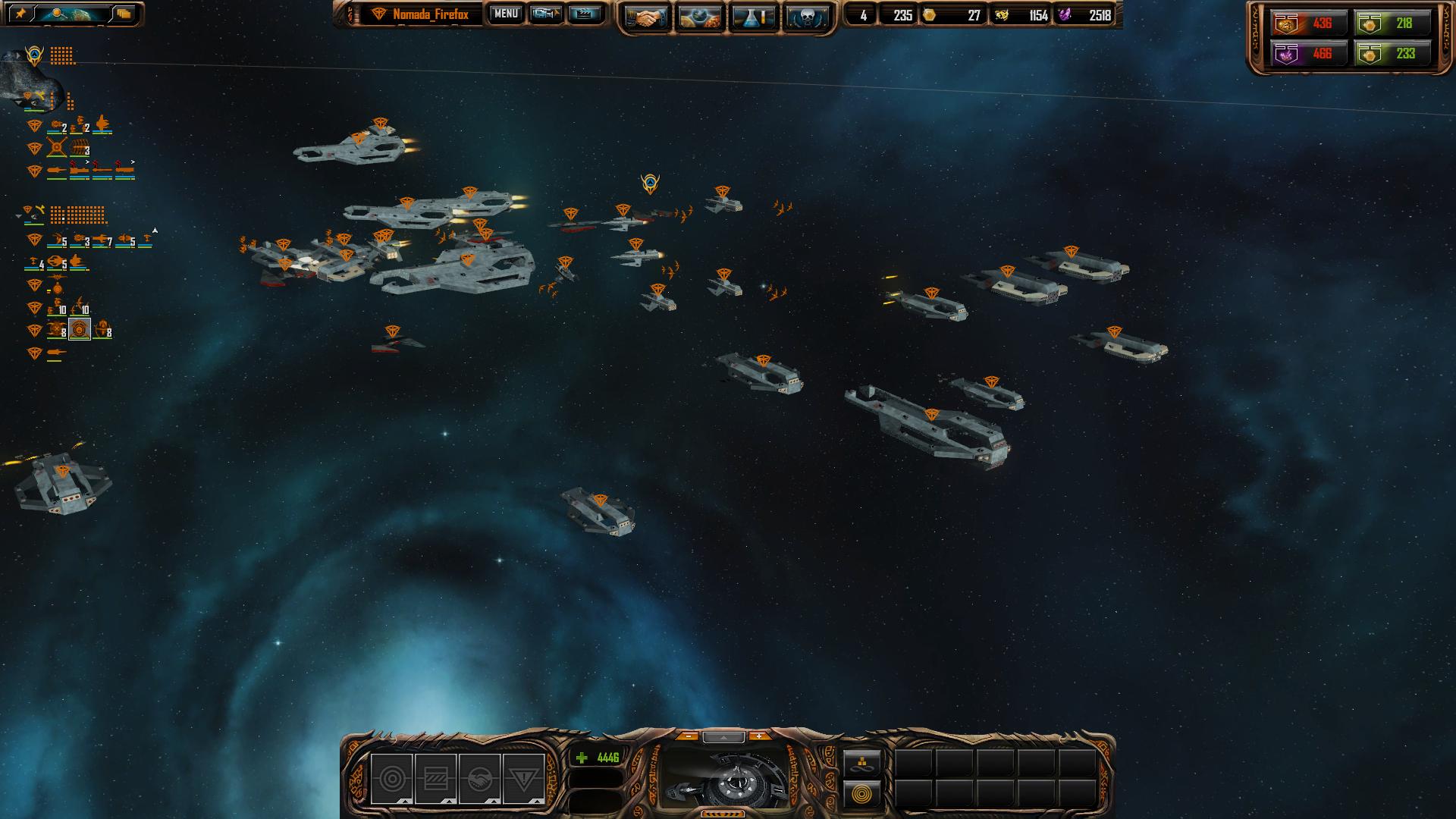The height and width of the screenshot is (819, 1456).
Task: Click the stacked cards icon top-left
Action: (x=124, y=14)
